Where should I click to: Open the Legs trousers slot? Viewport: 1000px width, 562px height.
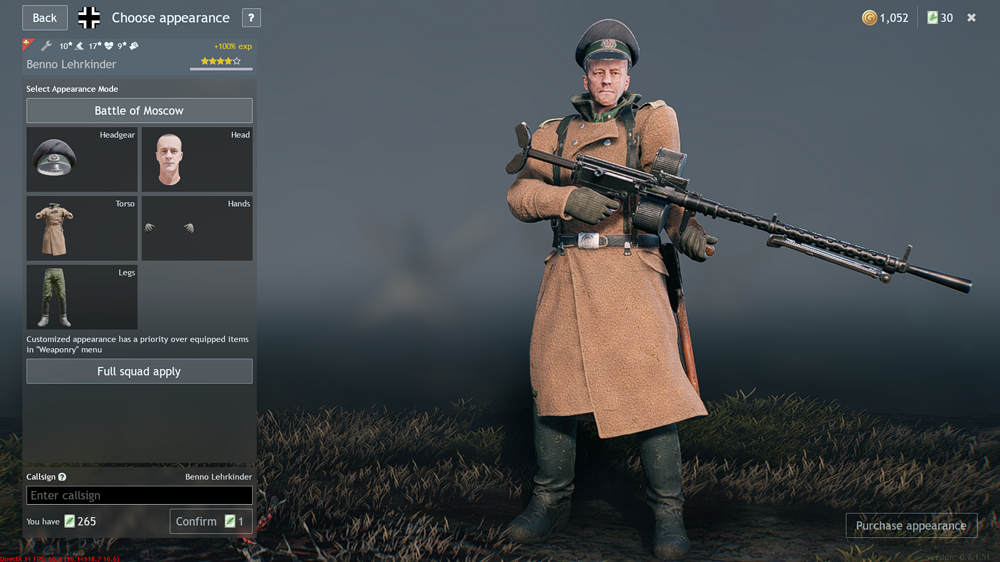(82, 297)
